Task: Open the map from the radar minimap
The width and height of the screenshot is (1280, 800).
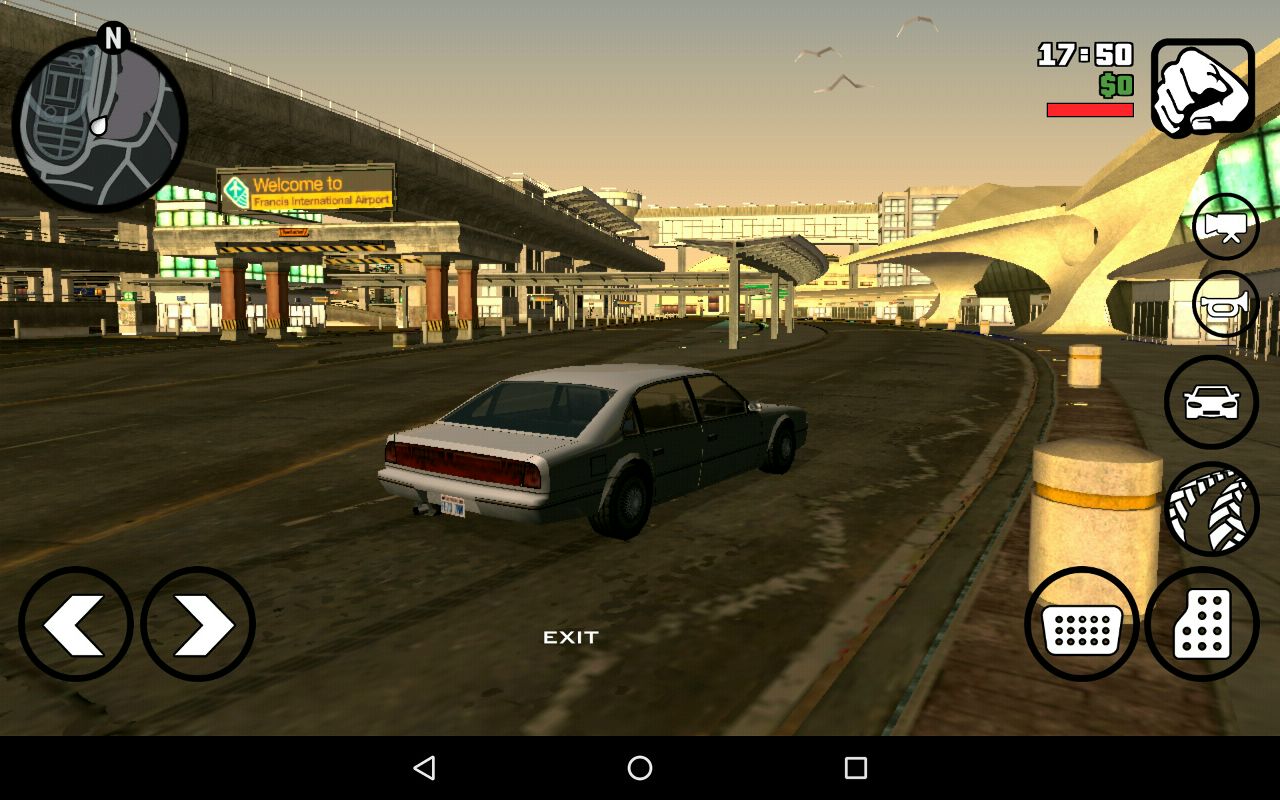Action: pyautogui.click(x=99, y=124)
